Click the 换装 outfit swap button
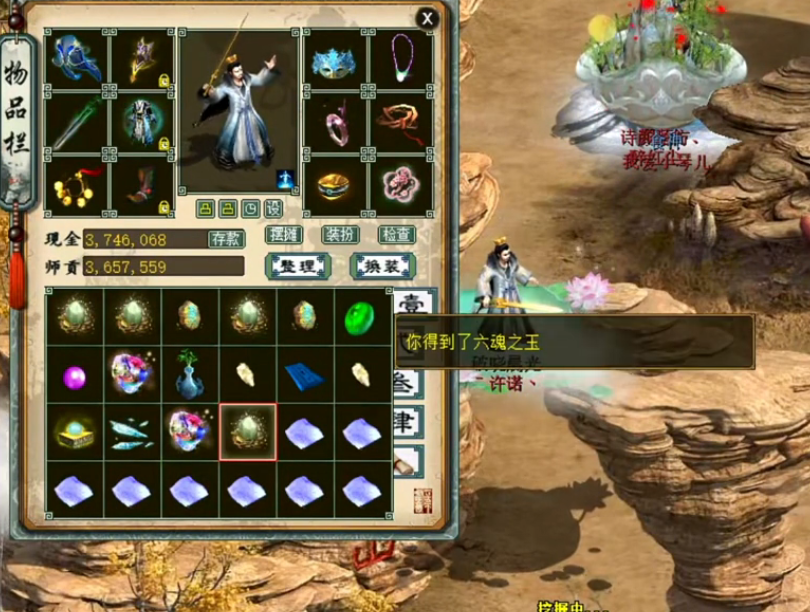 [382, 266]
